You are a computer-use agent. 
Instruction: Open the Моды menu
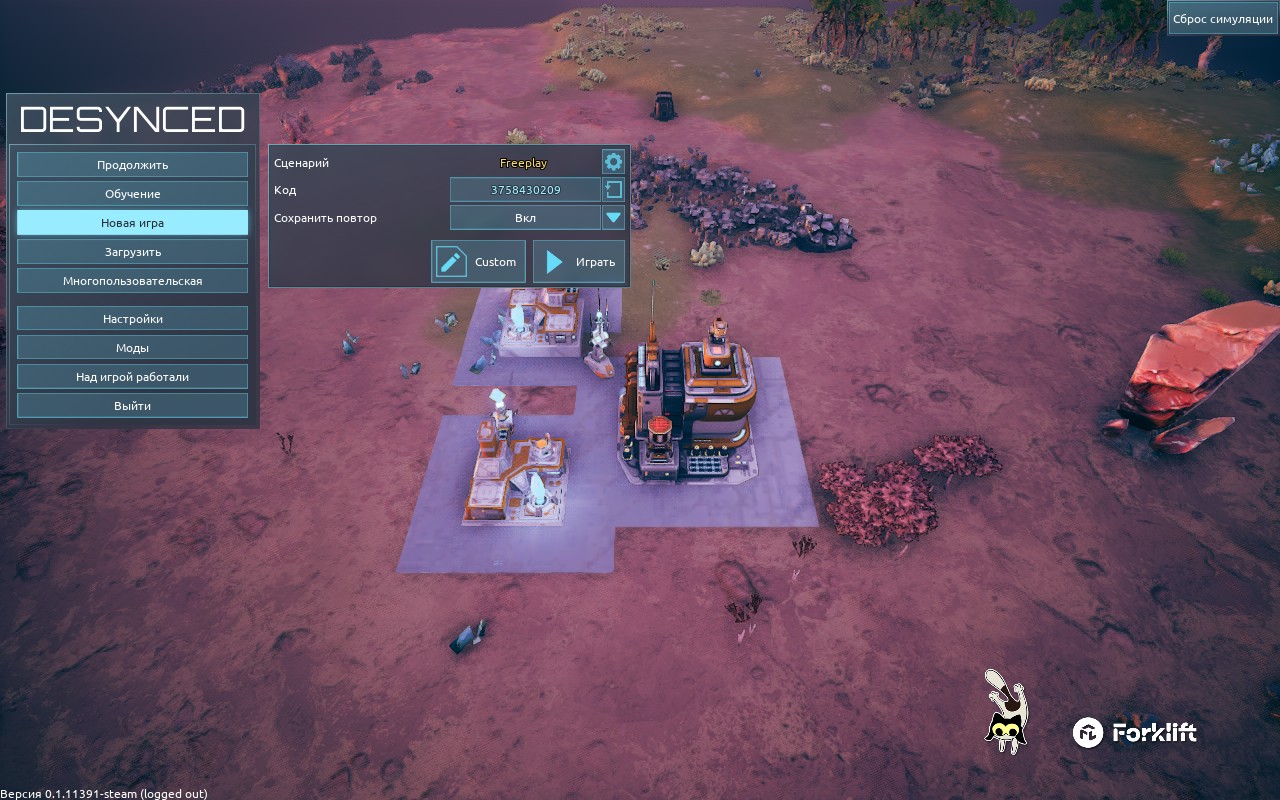[132, 348]
